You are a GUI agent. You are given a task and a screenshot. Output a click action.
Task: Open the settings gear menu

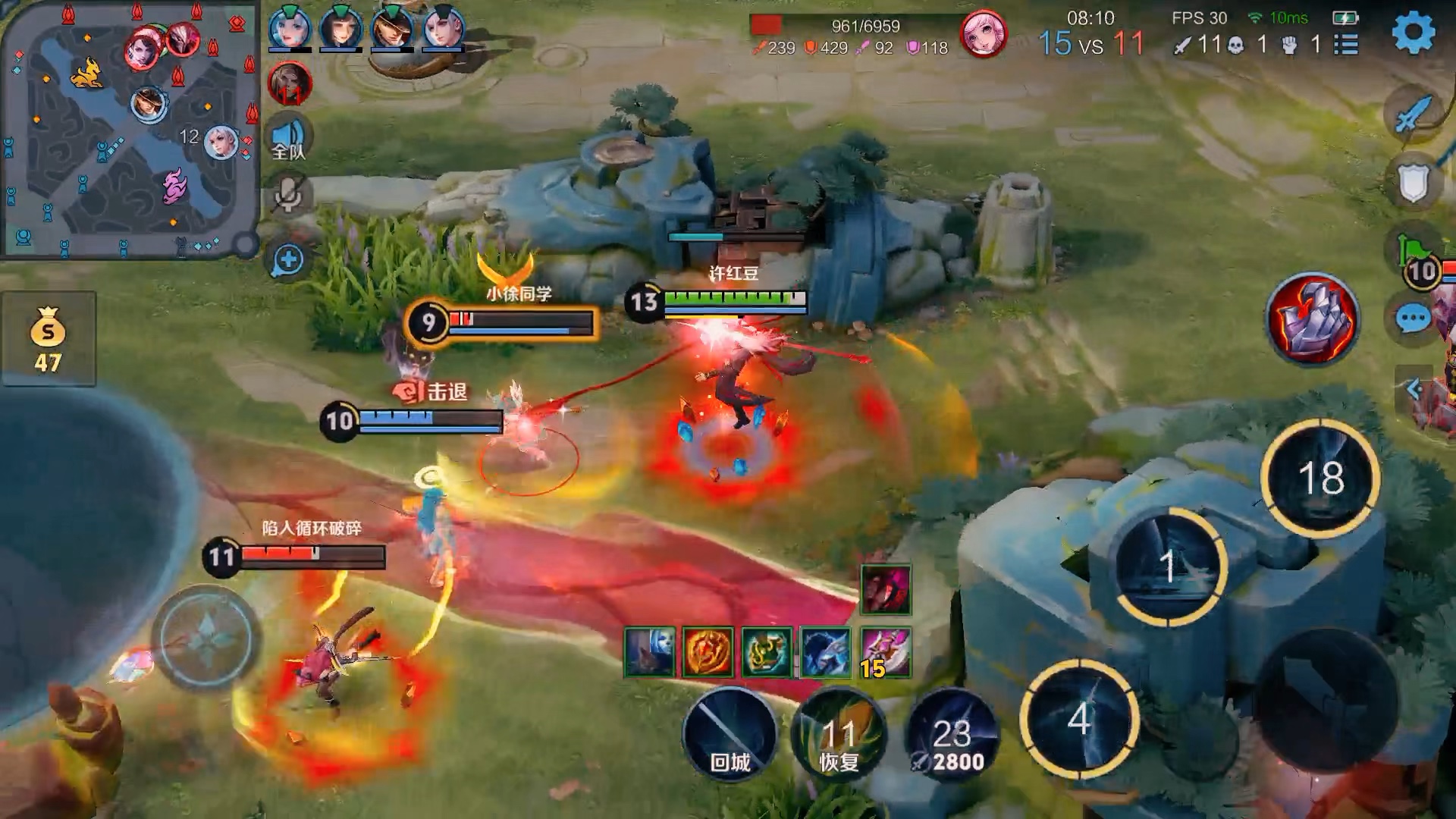pyautogui.click(x=1414, y=33)
